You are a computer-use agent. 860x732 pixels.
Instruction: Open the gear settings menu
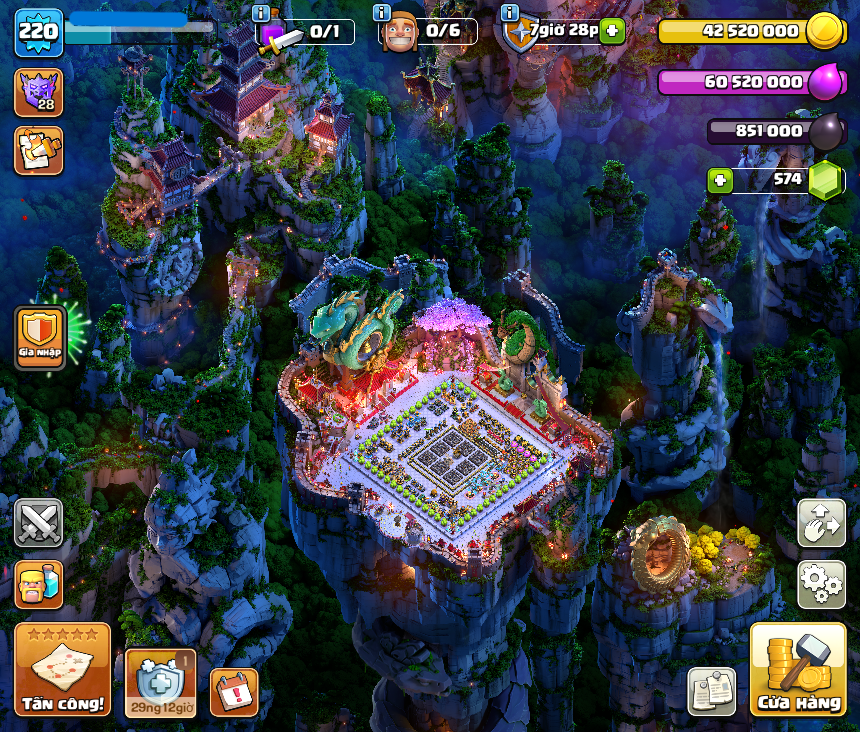821,584
